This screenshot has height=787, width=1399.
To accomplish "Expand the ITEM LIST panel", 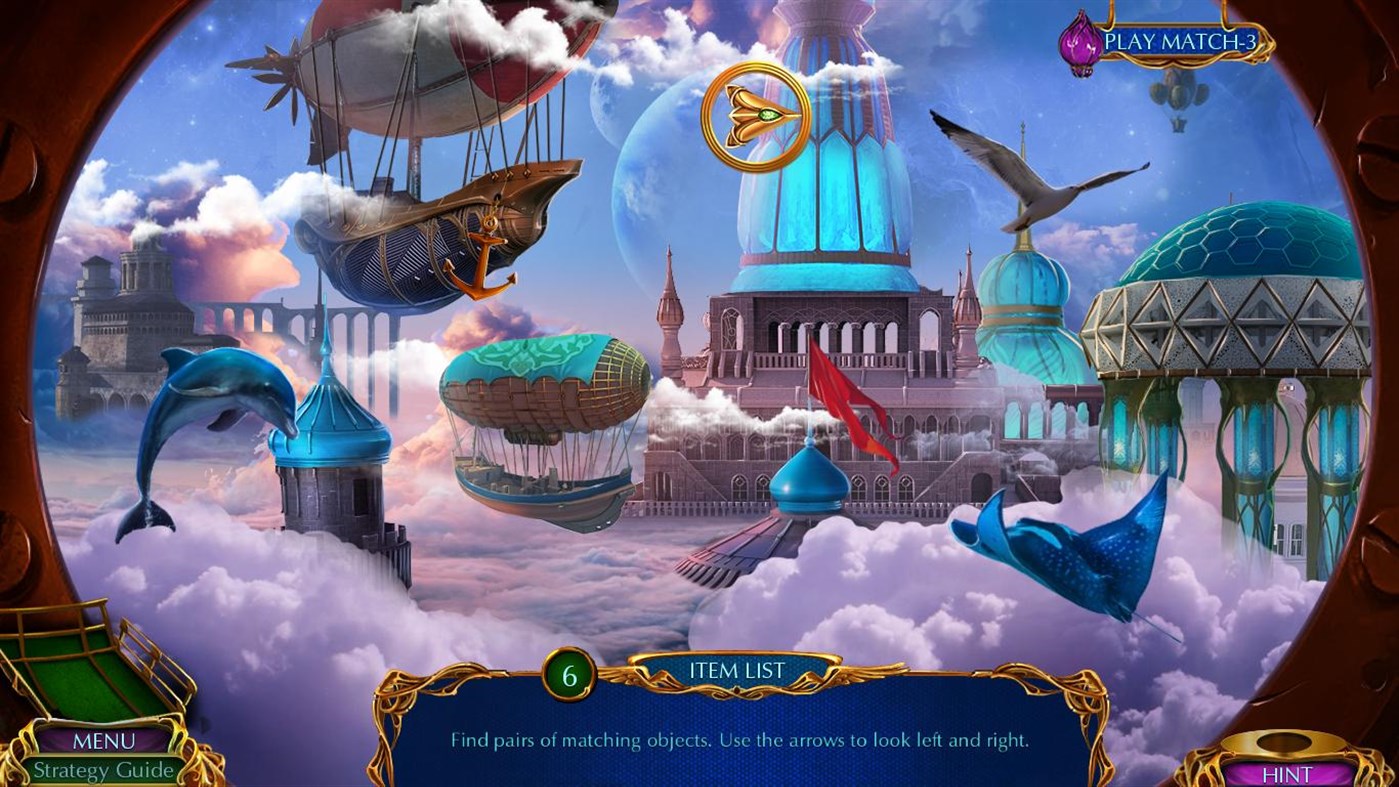I will click(737, 670).
